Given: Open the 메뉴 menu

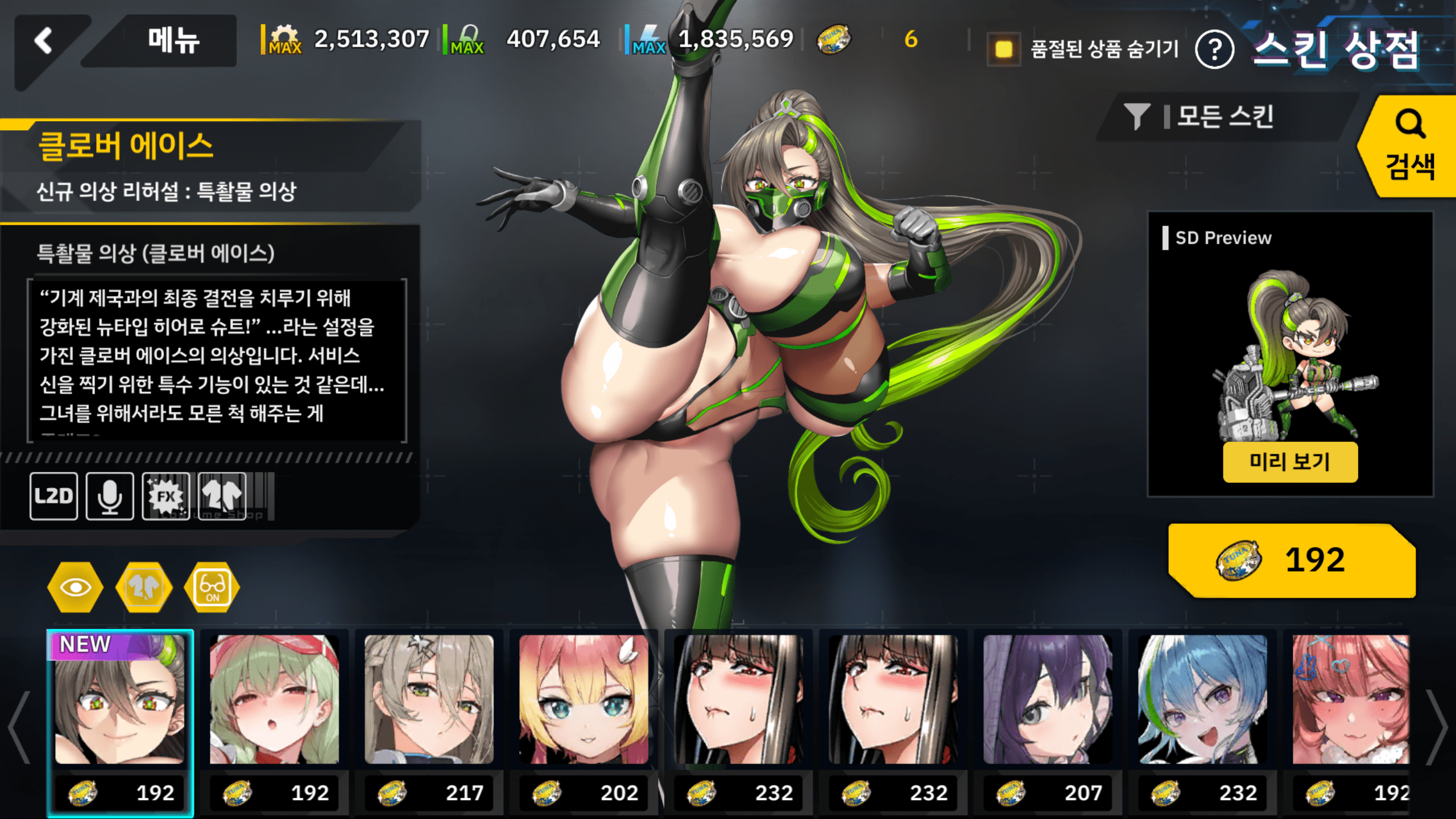Looking at the screenshot, I should (x=172, y=41).
